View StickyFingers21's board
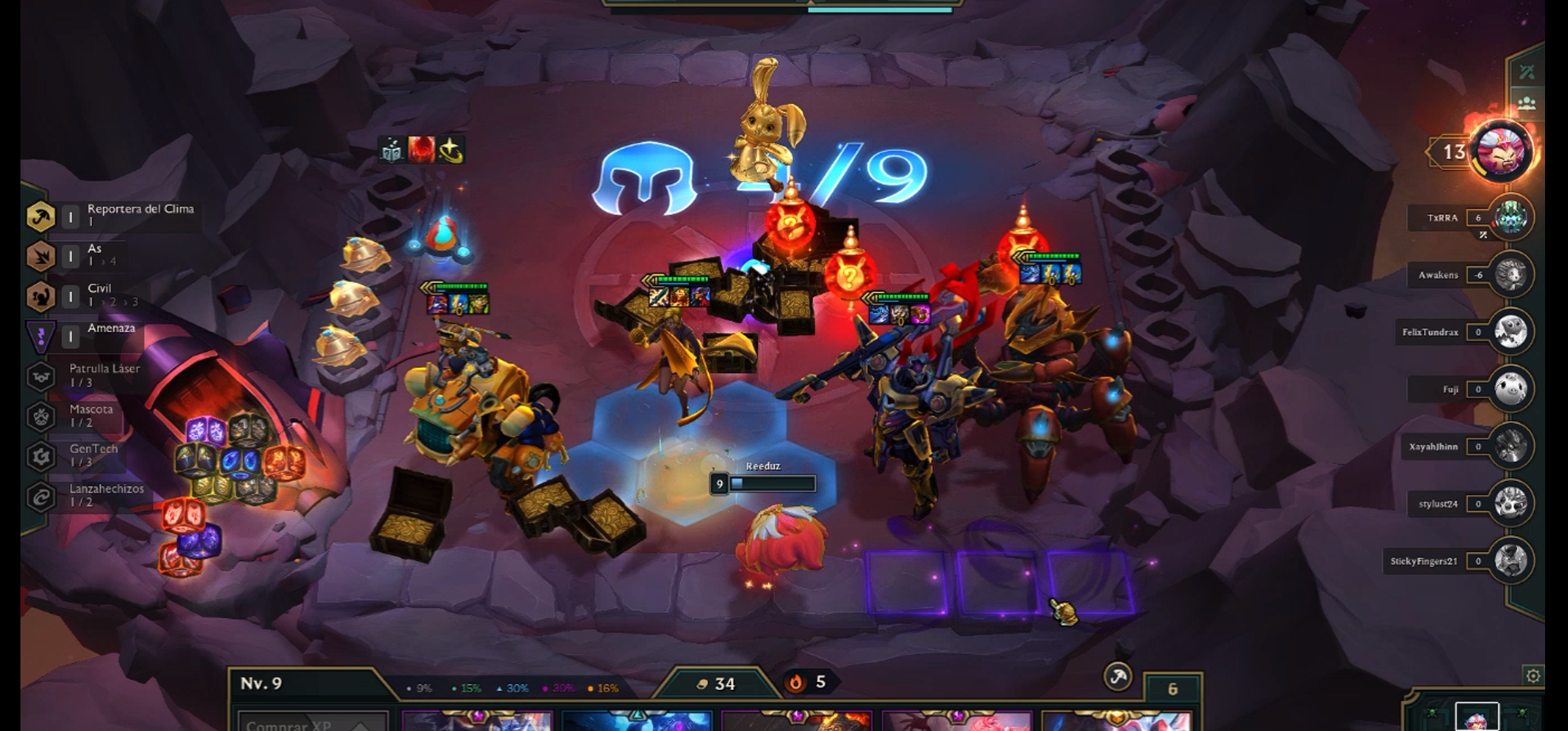The height and width of the screenshot is (731, 1568). pyautogui.click(x=1509, y=561)
